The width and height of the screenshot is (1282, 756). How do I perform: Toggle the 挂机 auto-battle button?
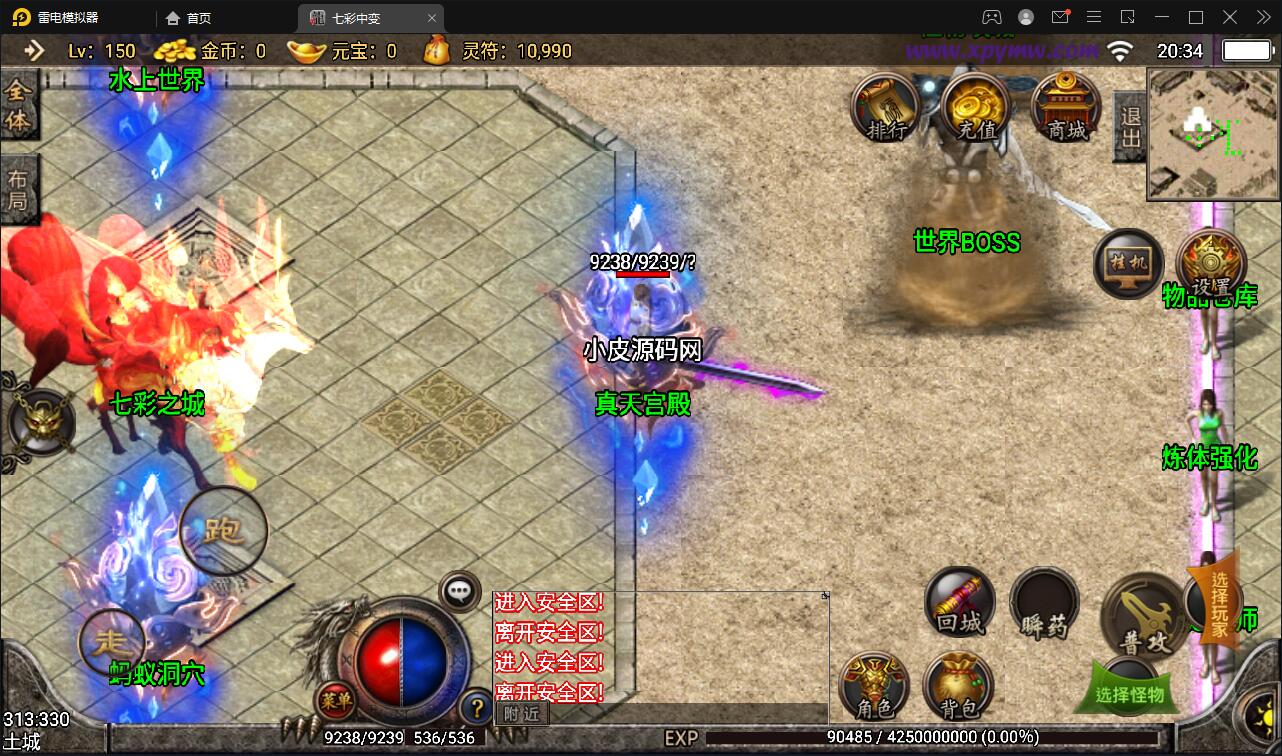pos(1128,264)
